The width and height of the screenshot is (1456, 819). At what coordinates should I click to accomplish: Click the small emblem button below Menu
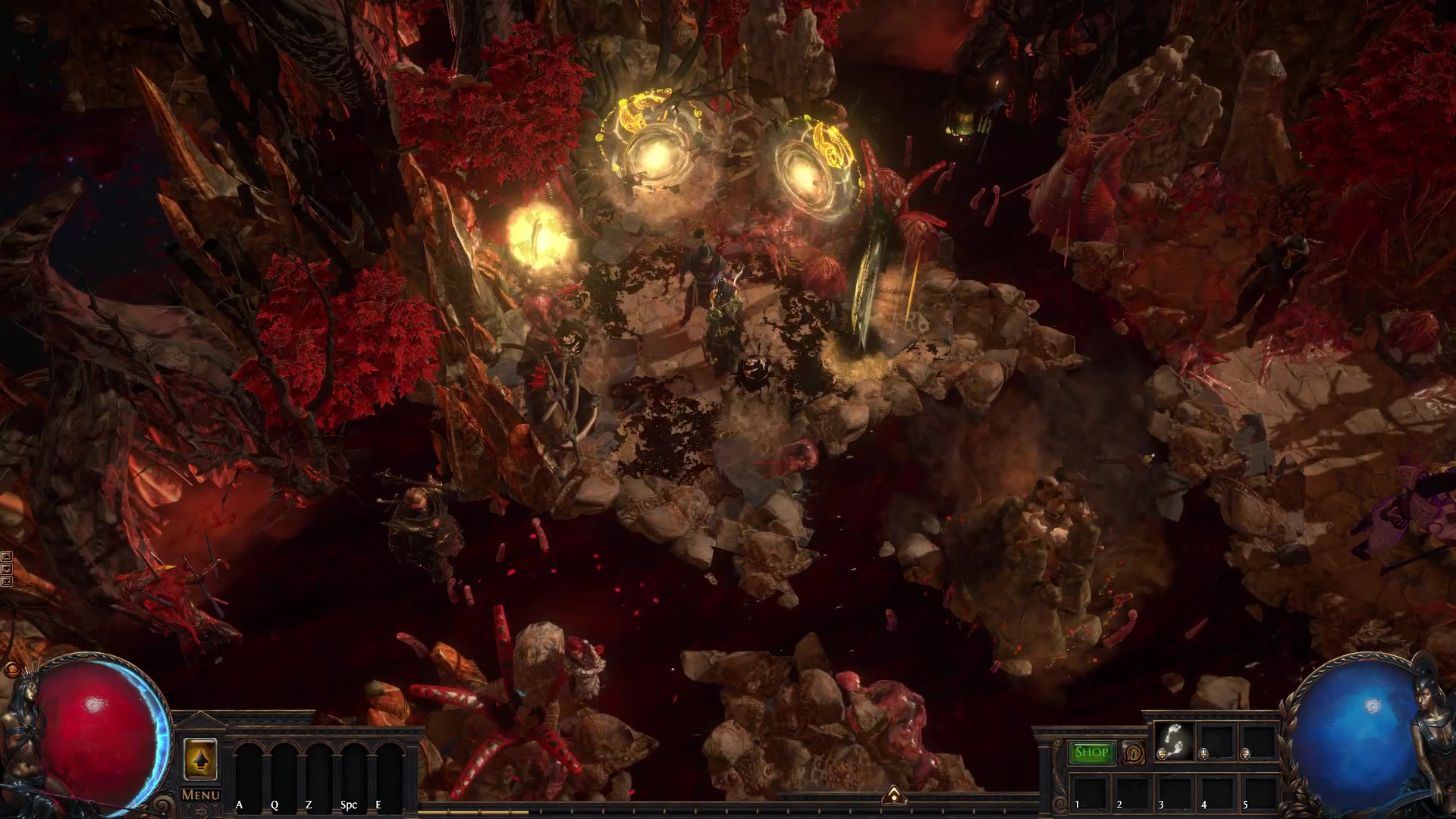pyautogui.click(x=200, y=811)
